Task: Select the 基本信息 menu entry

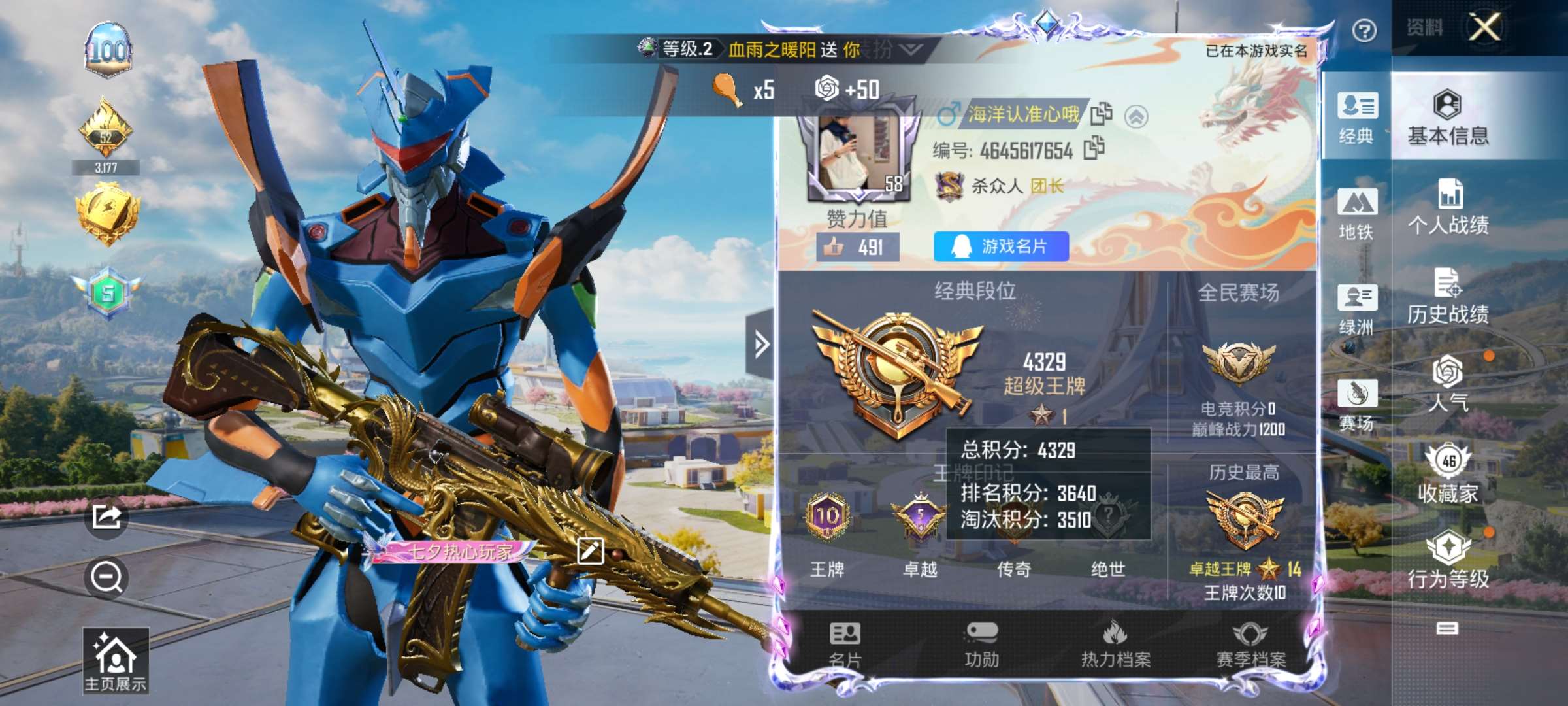Action: tap(1448, 118)
